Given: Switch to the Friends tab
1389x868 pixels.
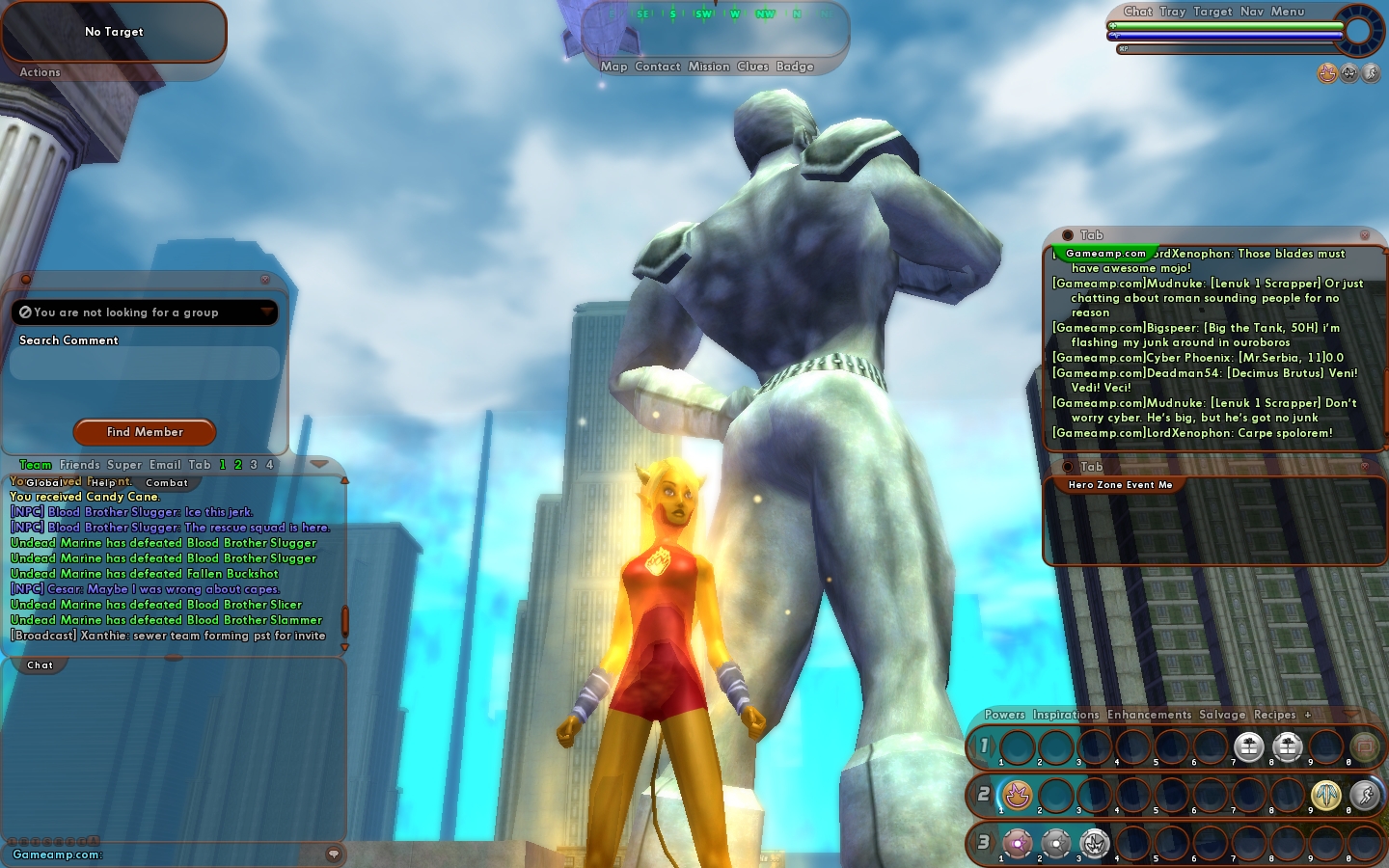Looking at the screenshot, I should (x=79, y=465).
